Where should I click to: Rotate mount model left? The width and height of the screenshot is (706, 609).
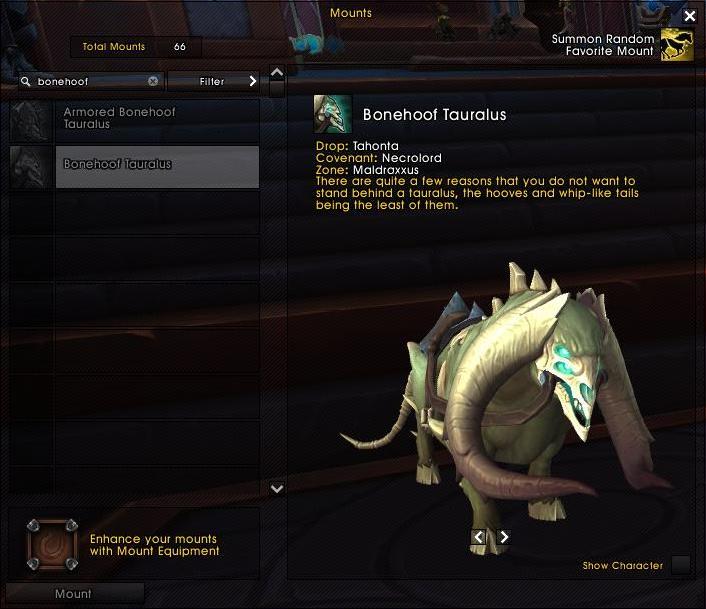479,537
